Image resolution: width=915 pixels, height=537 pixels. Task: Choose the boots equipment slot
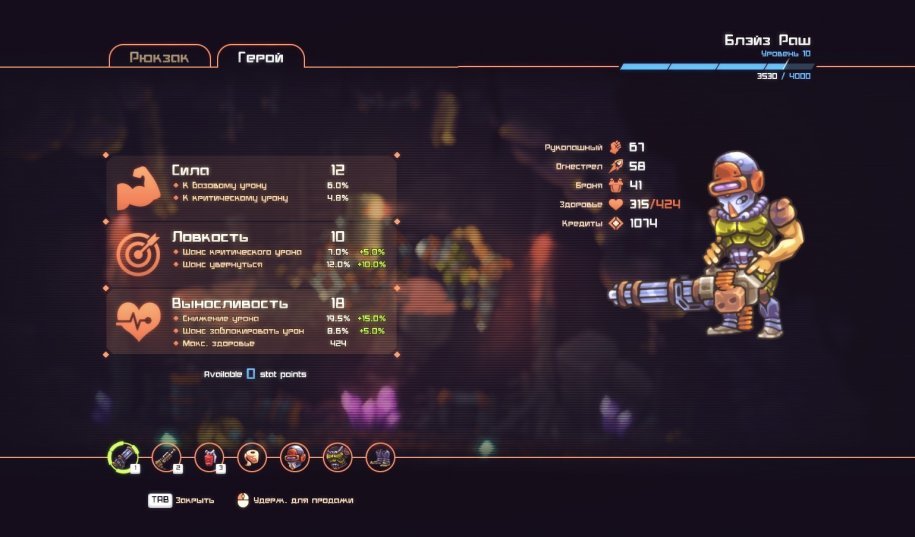tap(380, 457)
